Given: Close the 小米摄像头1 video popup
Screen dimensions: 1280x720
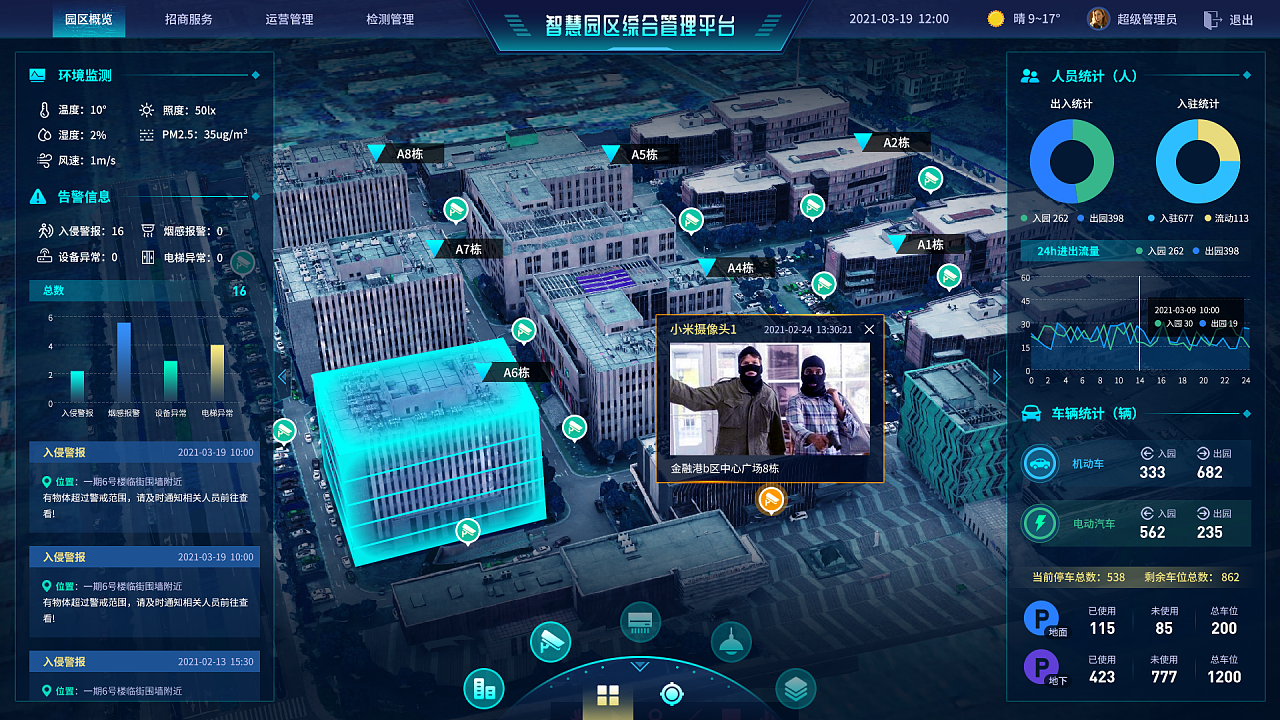Looking at the screenshot, I should 869,329.
